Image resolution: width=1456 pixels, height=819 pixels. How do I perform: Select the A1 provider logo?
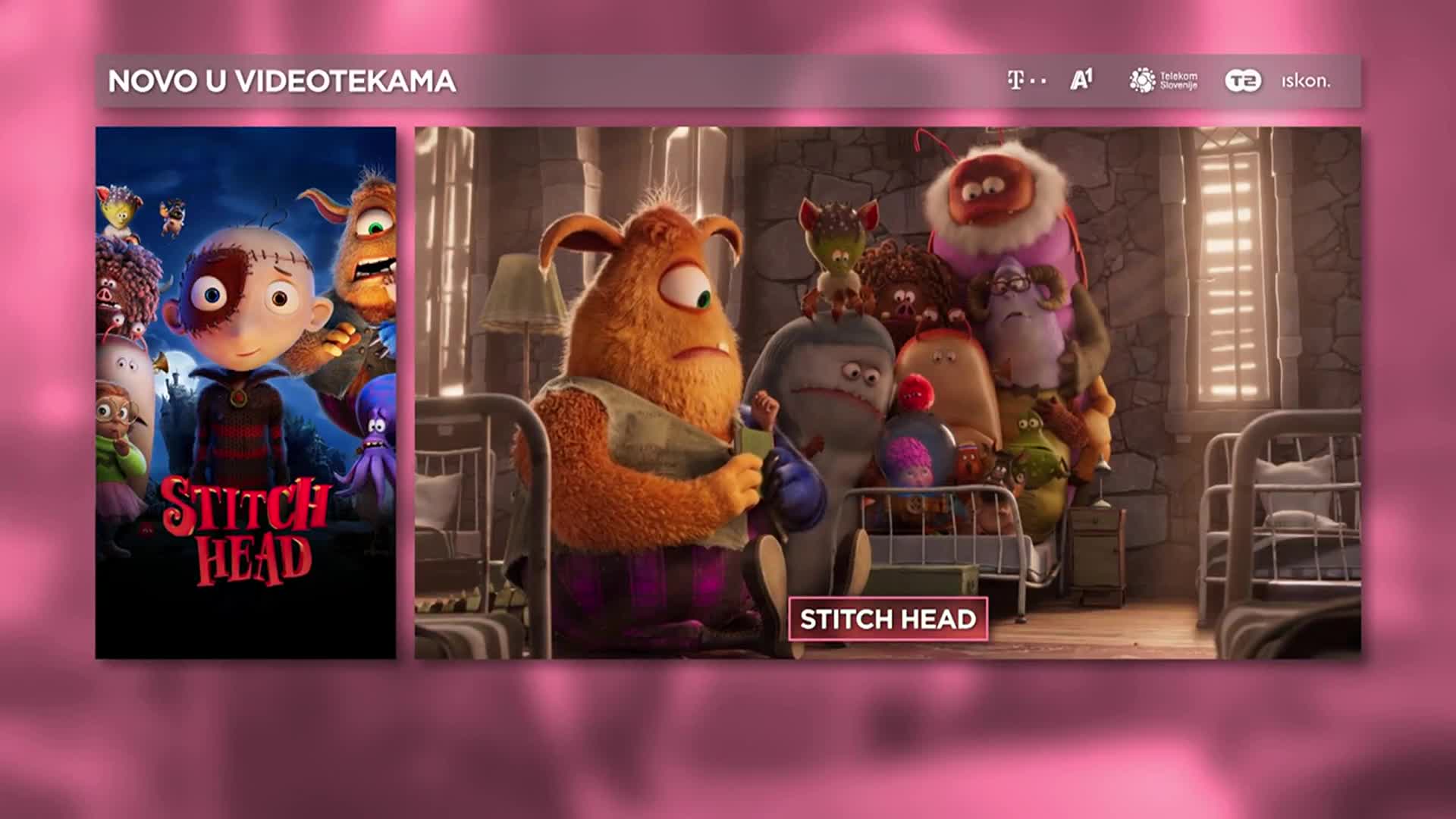click(x=1081, y=80)
